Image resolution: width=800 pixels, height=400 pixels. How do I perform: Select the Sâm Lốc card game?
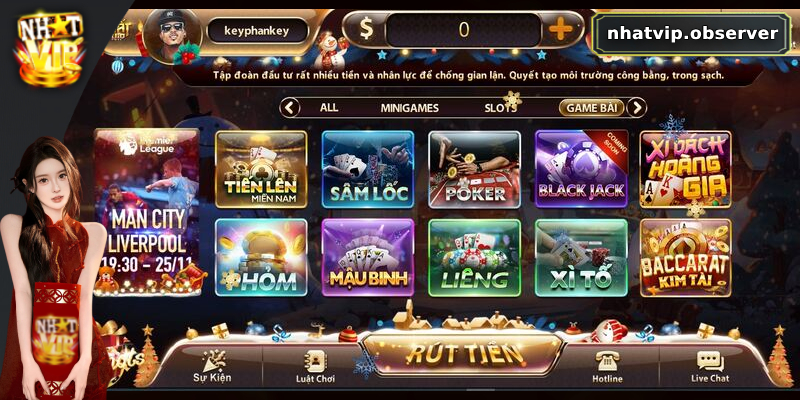click(367, 168)
